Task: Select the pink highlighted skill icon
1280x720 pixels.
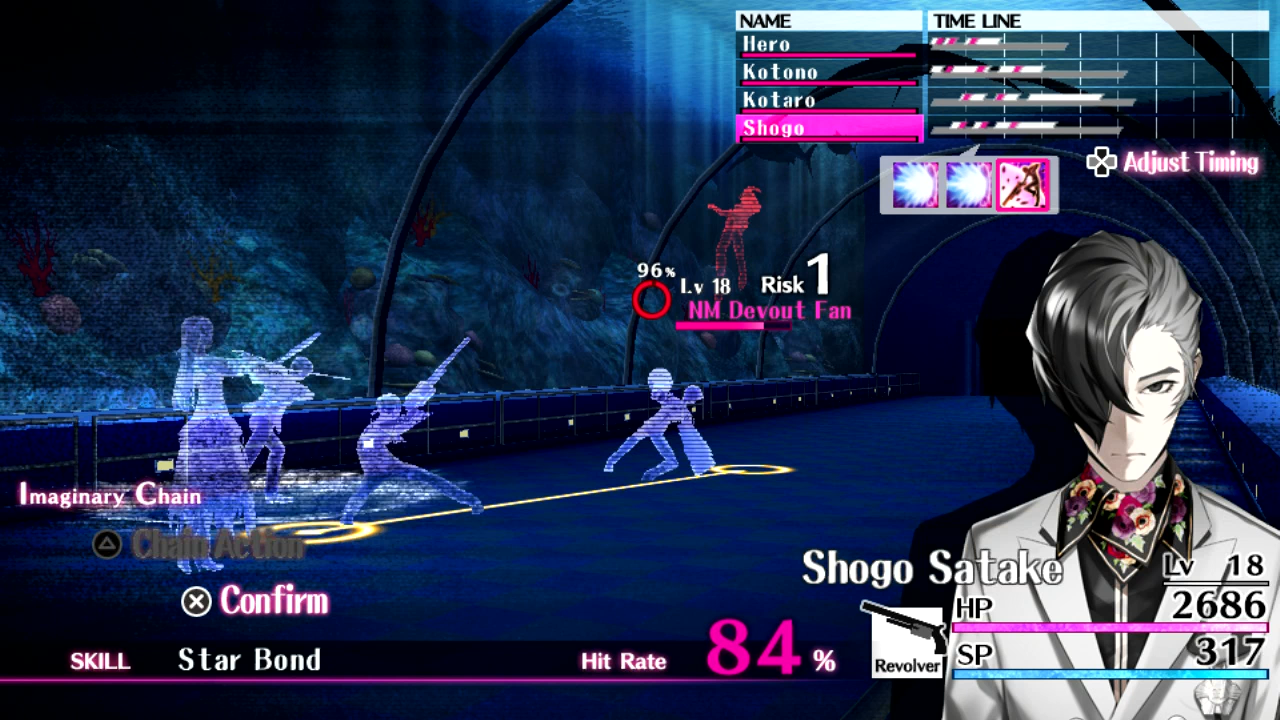Action: [x=1023, y=185]
